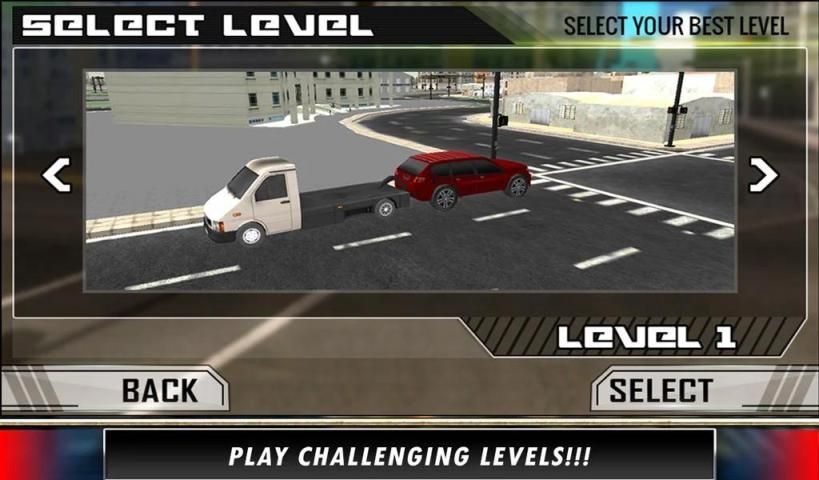Go back with the BACK button
Screen dimensions: 819x480
click(158, 390)
